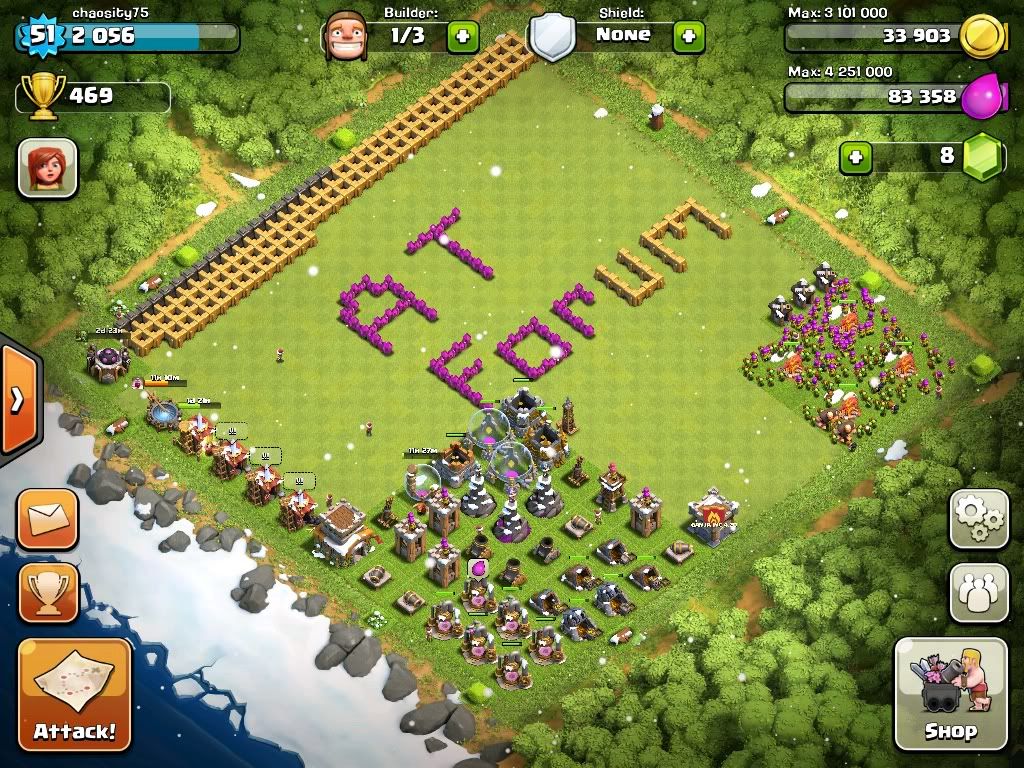Open the settings gears button
1024x768 pixels.
click(x=978, y=519)
